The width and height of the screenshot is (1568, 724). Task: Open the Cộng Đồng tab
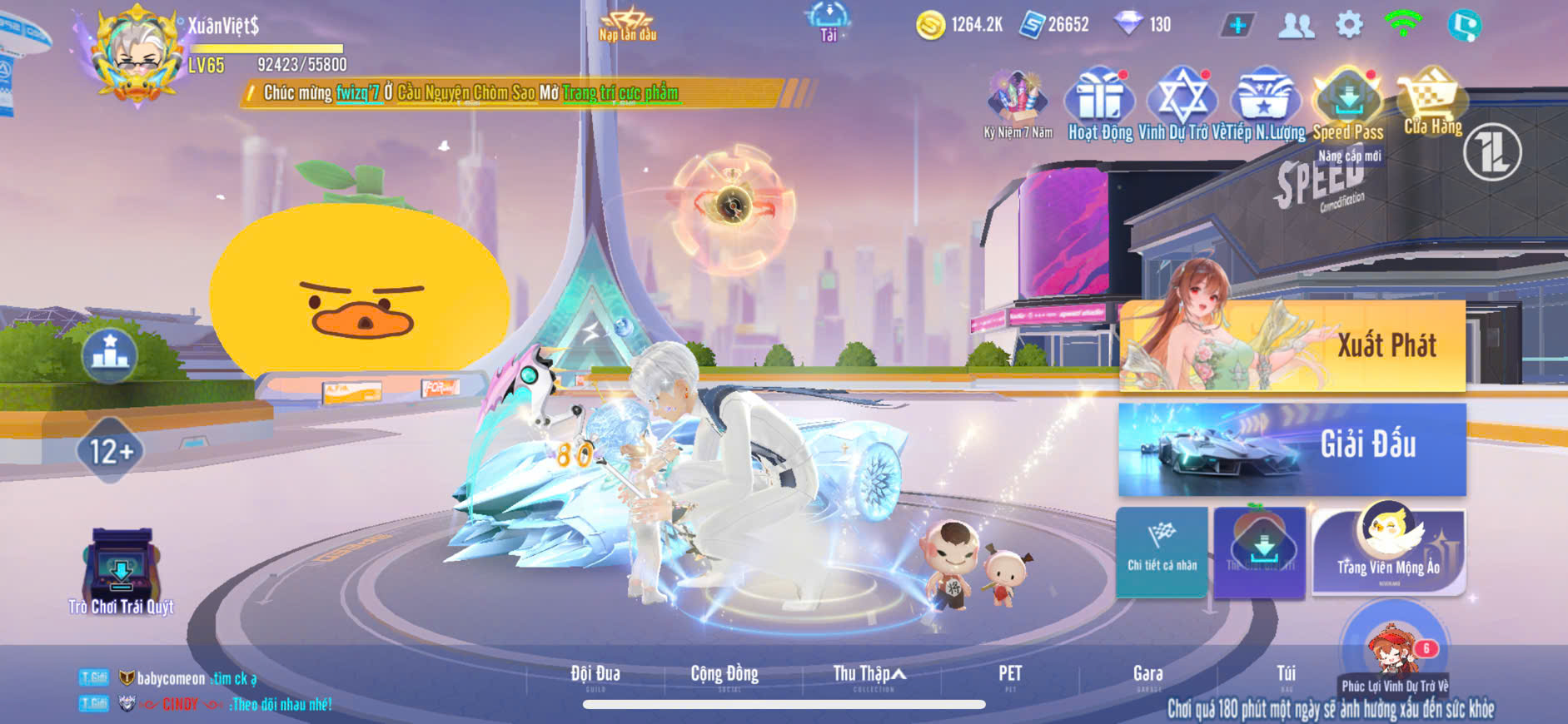pyautogui.click(x=724, y=674)
